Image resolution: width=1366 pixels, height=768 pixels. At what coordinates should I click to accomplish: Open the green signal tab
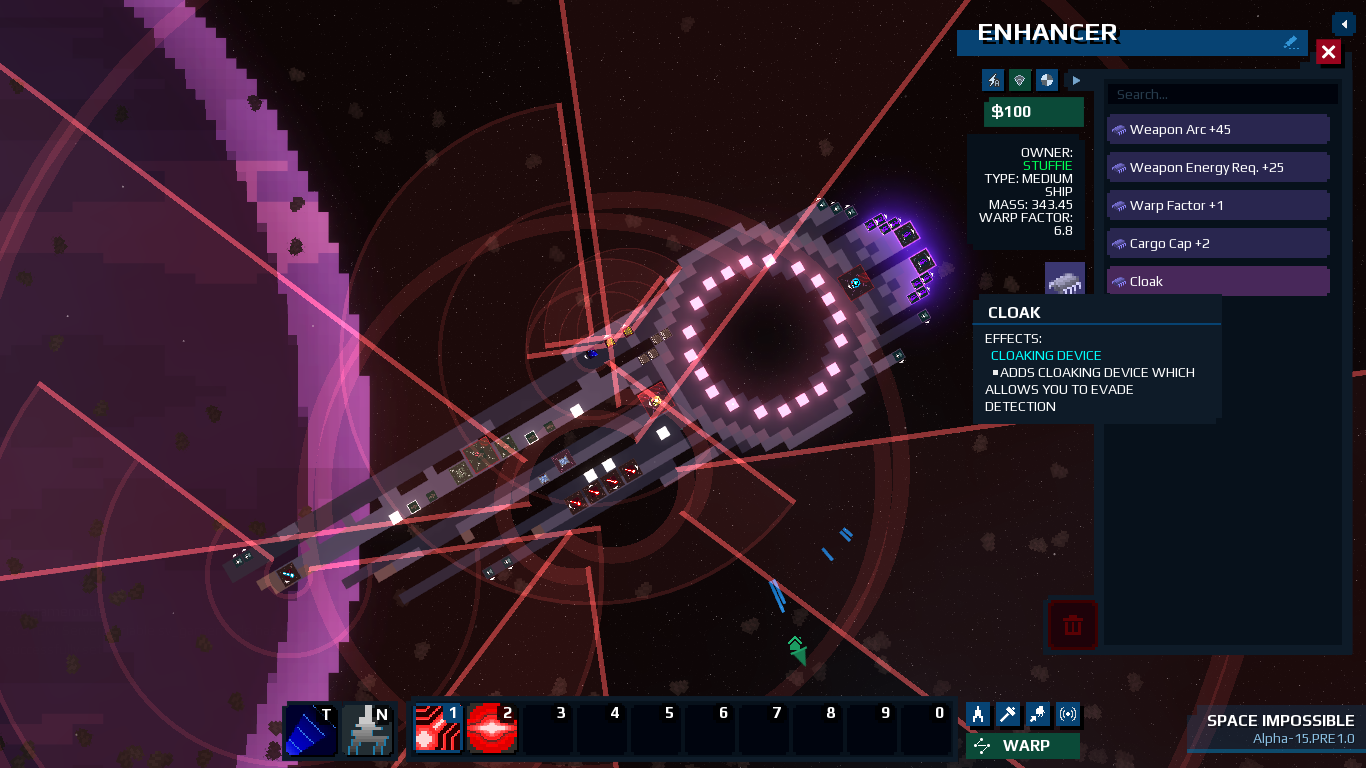point(1019,80)
